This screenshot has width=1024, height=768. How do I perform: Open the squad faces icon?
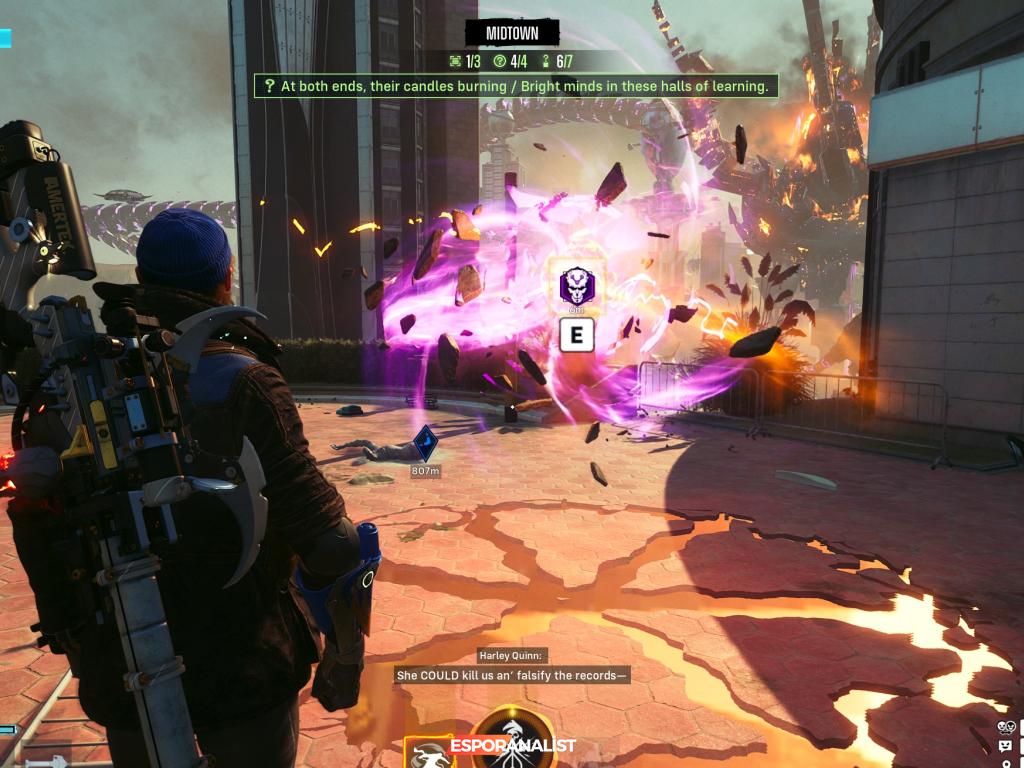1005,727
